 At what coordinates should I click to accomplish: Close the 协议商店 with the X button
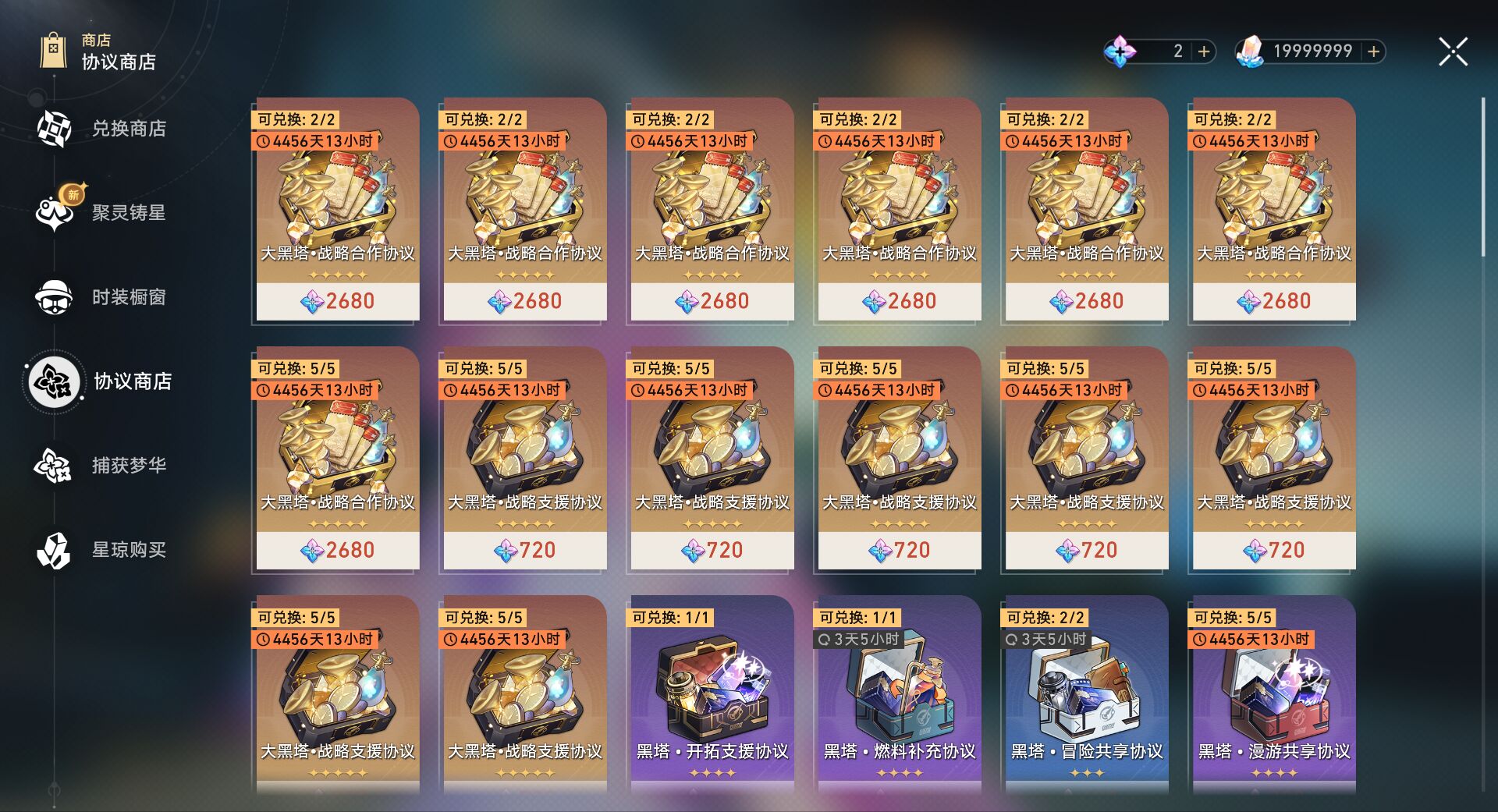pos(1452,51)
